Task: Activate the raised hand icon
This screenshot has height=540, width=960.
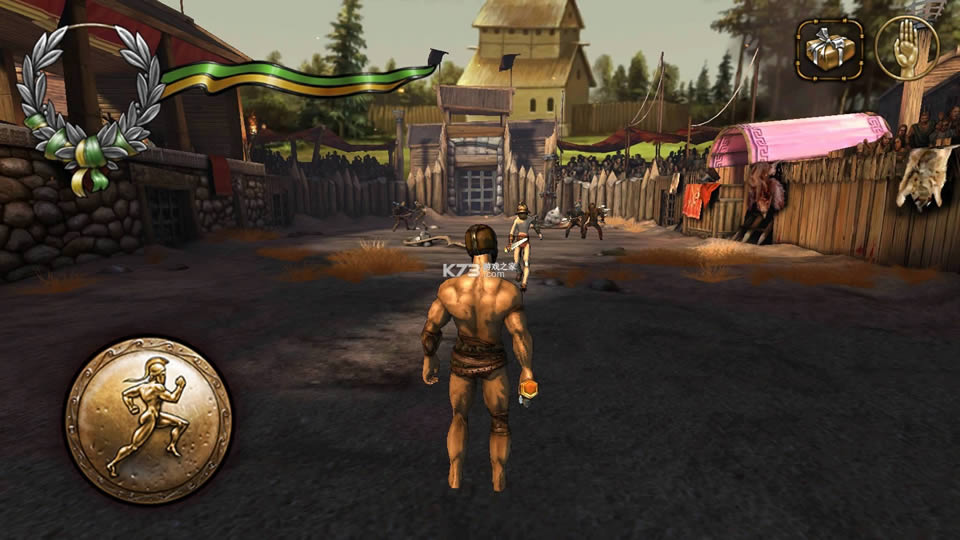Action: click(906, 47)
